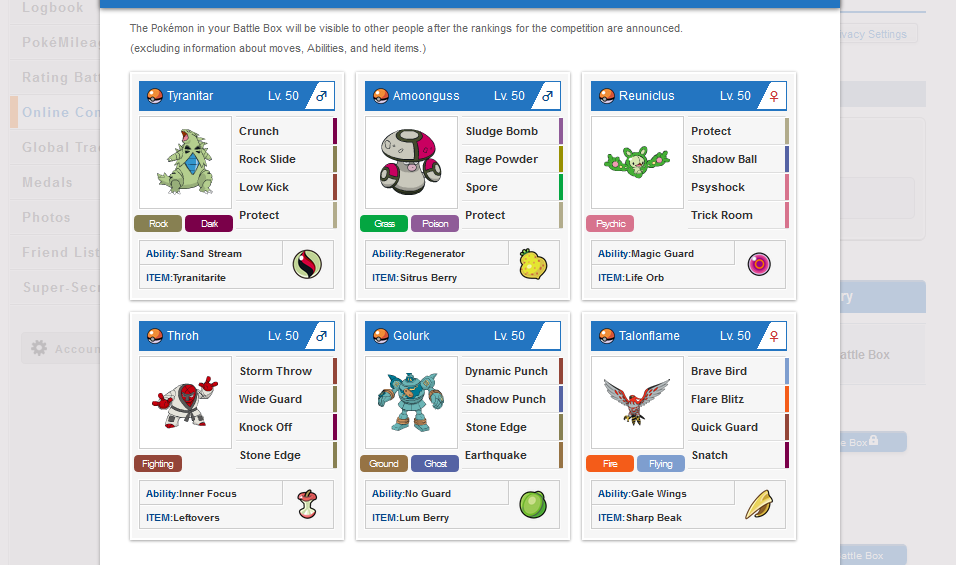The image size is (956, 565).
Task: Click the Amoonguss sprite thumbnail
Action: 411,163
